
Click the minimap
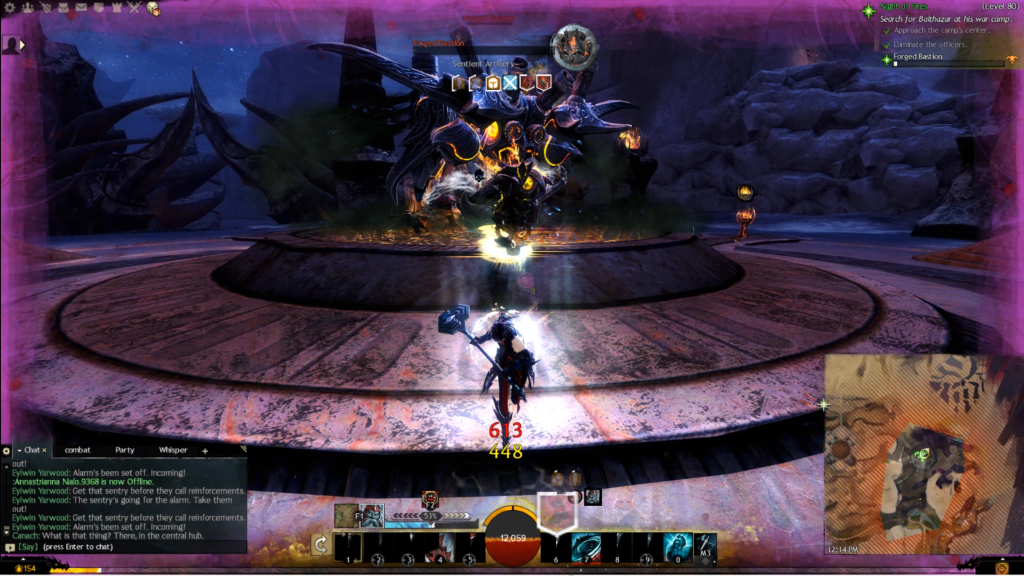[x=922, y=455]
